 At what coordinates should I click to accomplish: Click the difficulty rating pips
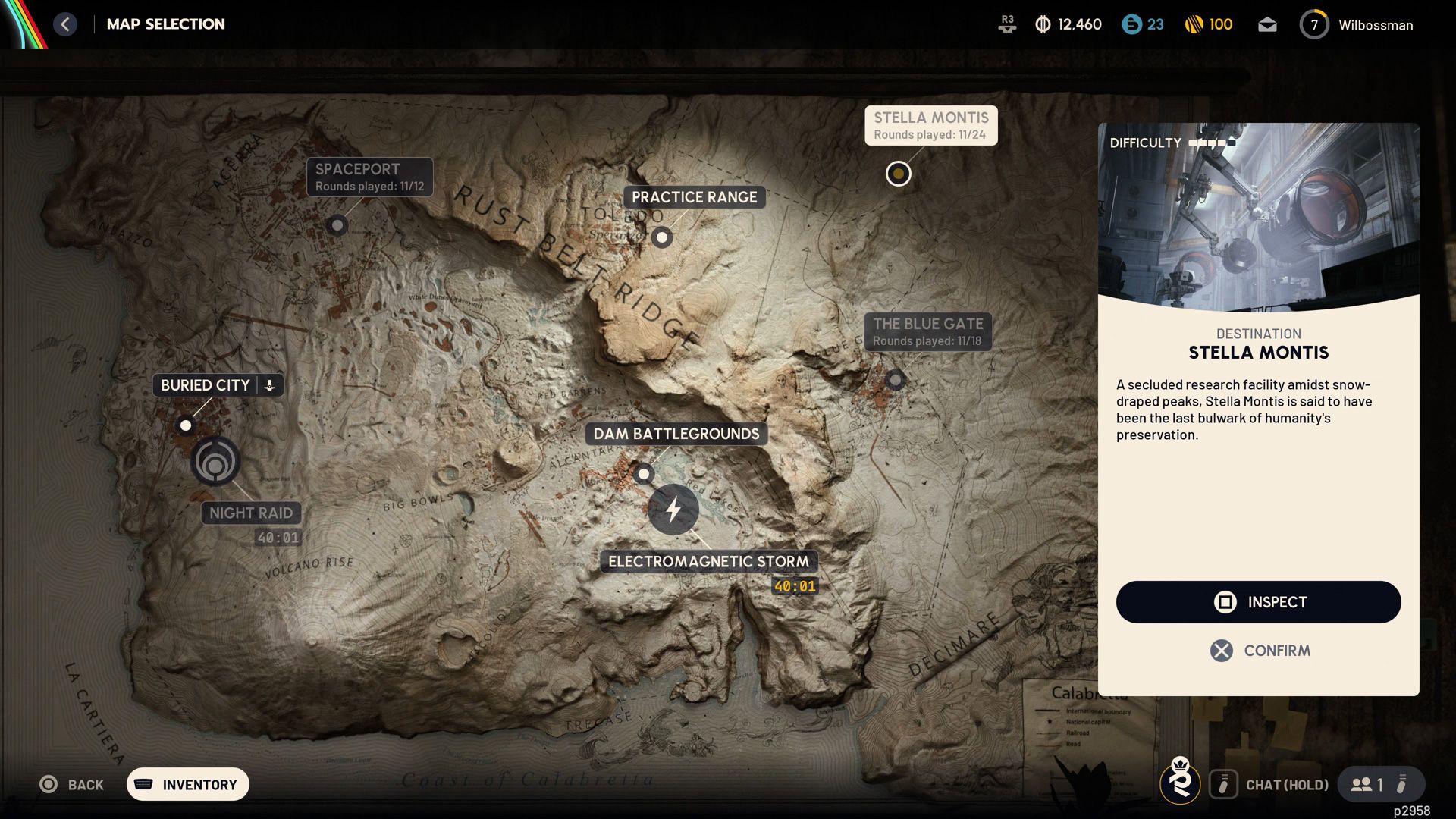pyautogui.click(x=1210, y=142)
